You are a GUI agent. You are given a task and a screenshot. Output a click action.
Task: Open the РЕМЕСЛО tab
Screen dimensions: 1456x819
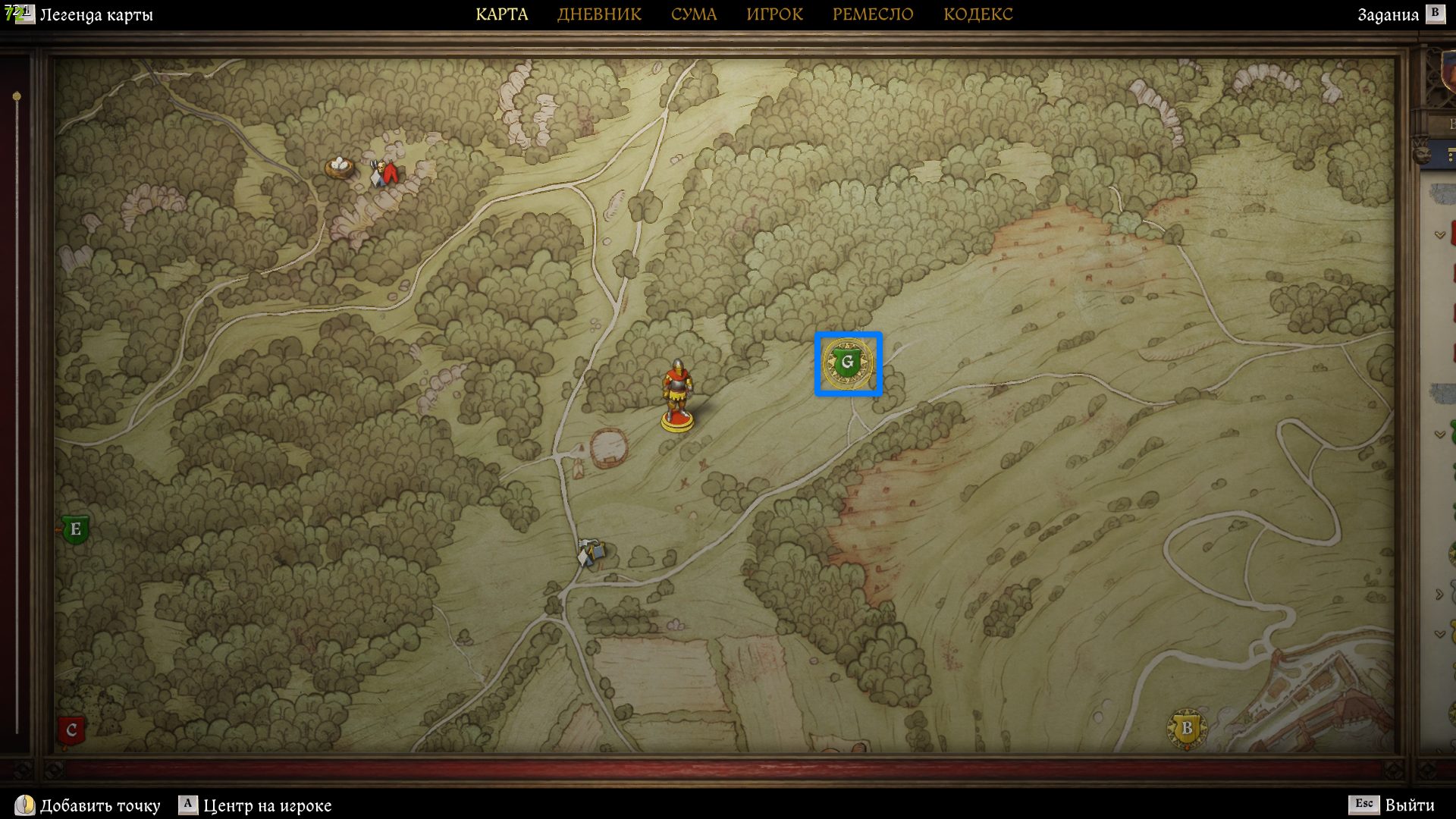(x=873, y=14)
